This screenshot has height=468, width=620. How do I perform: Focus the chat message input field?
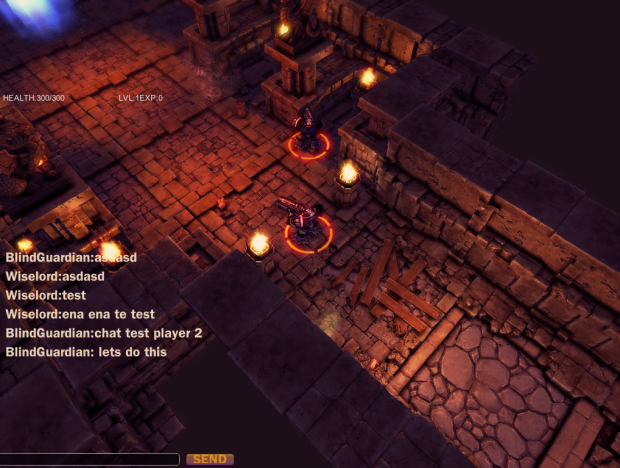pyautogui.click(x=90, y=459)
